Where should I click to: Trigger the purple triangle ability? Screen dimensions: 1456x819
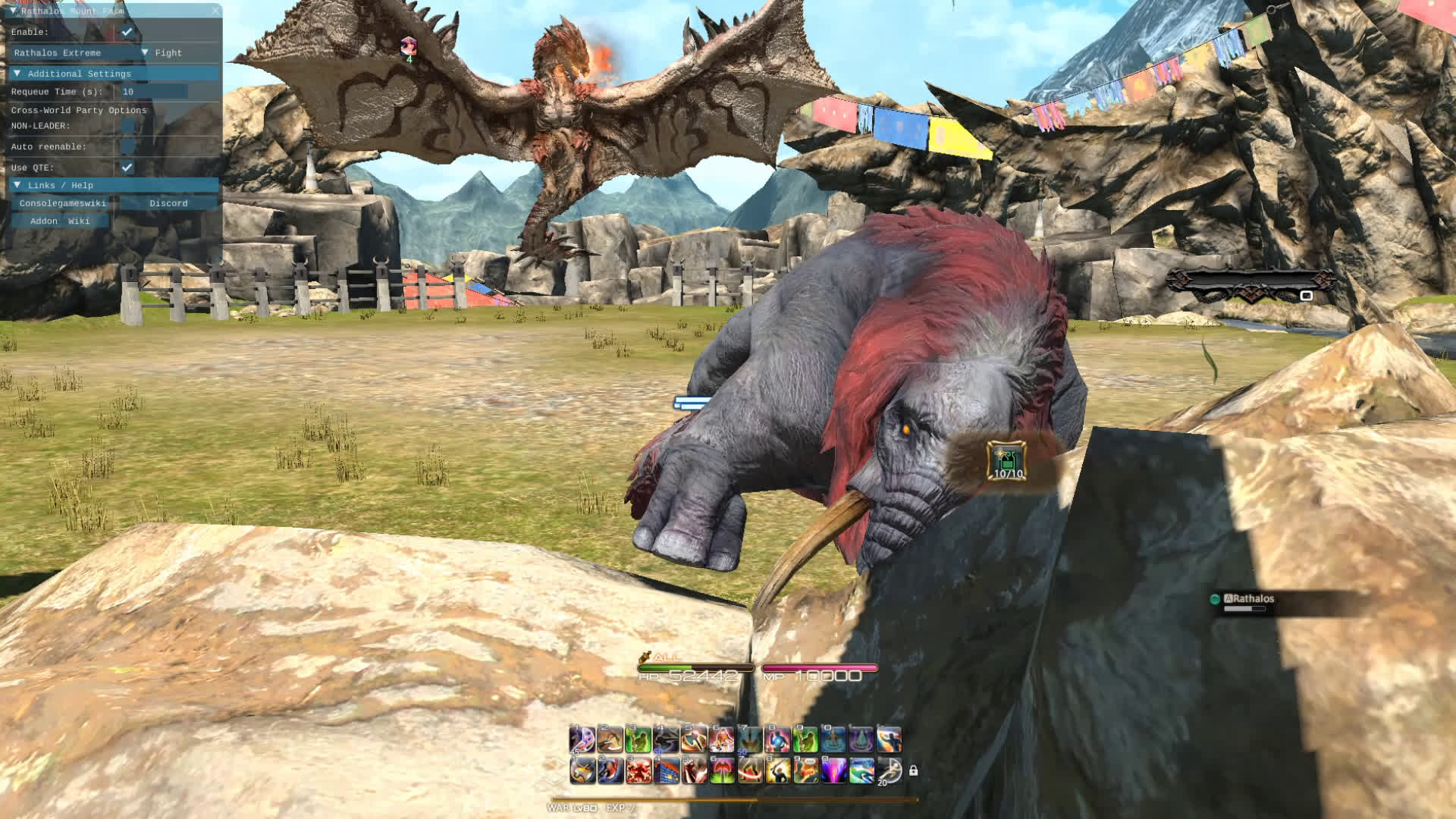[861, 739]
